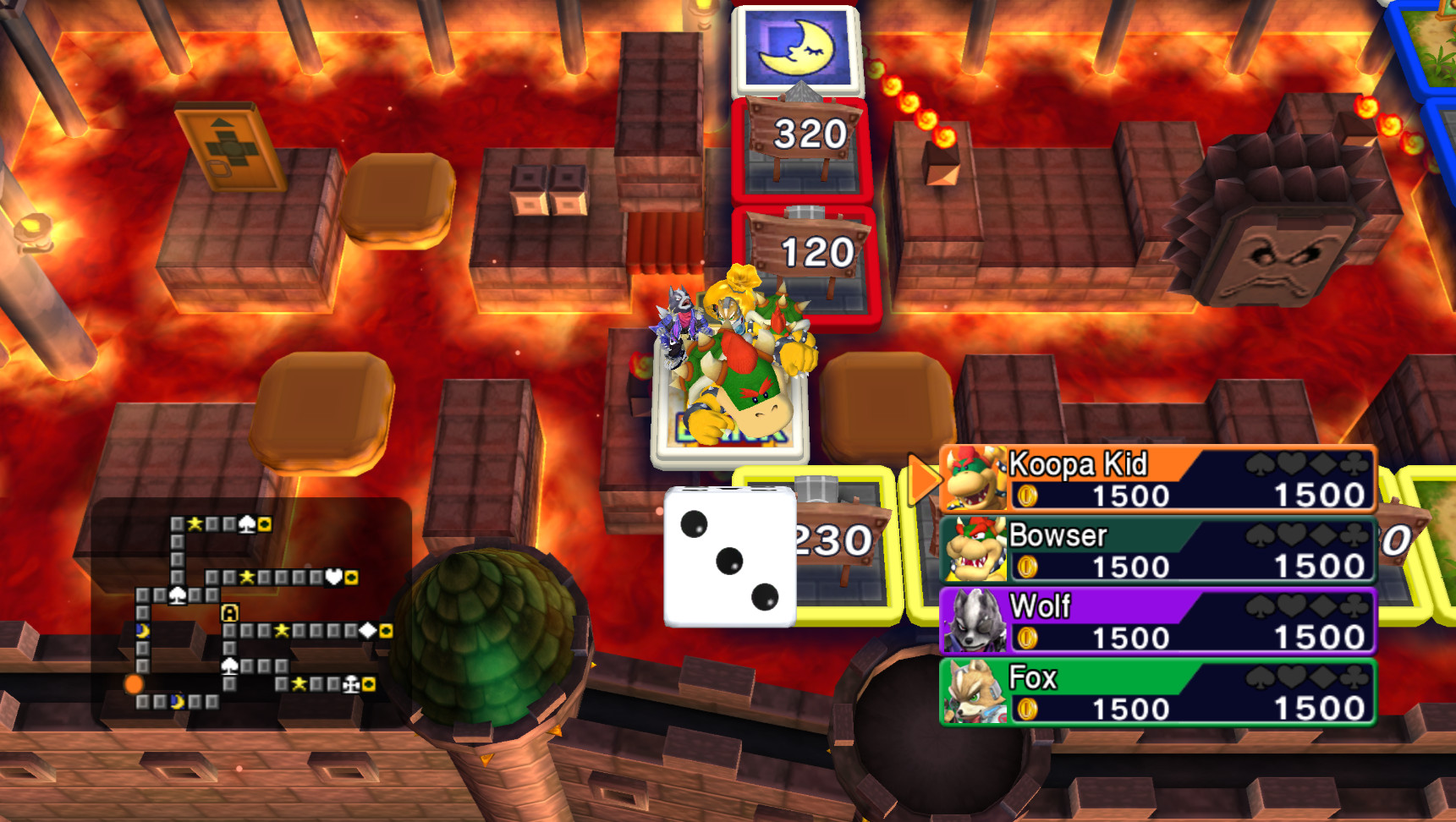Screen dimensions: 1456x822
Task: Click the spade suit icon on Bowser's panel
Action: click(1260, 534)
